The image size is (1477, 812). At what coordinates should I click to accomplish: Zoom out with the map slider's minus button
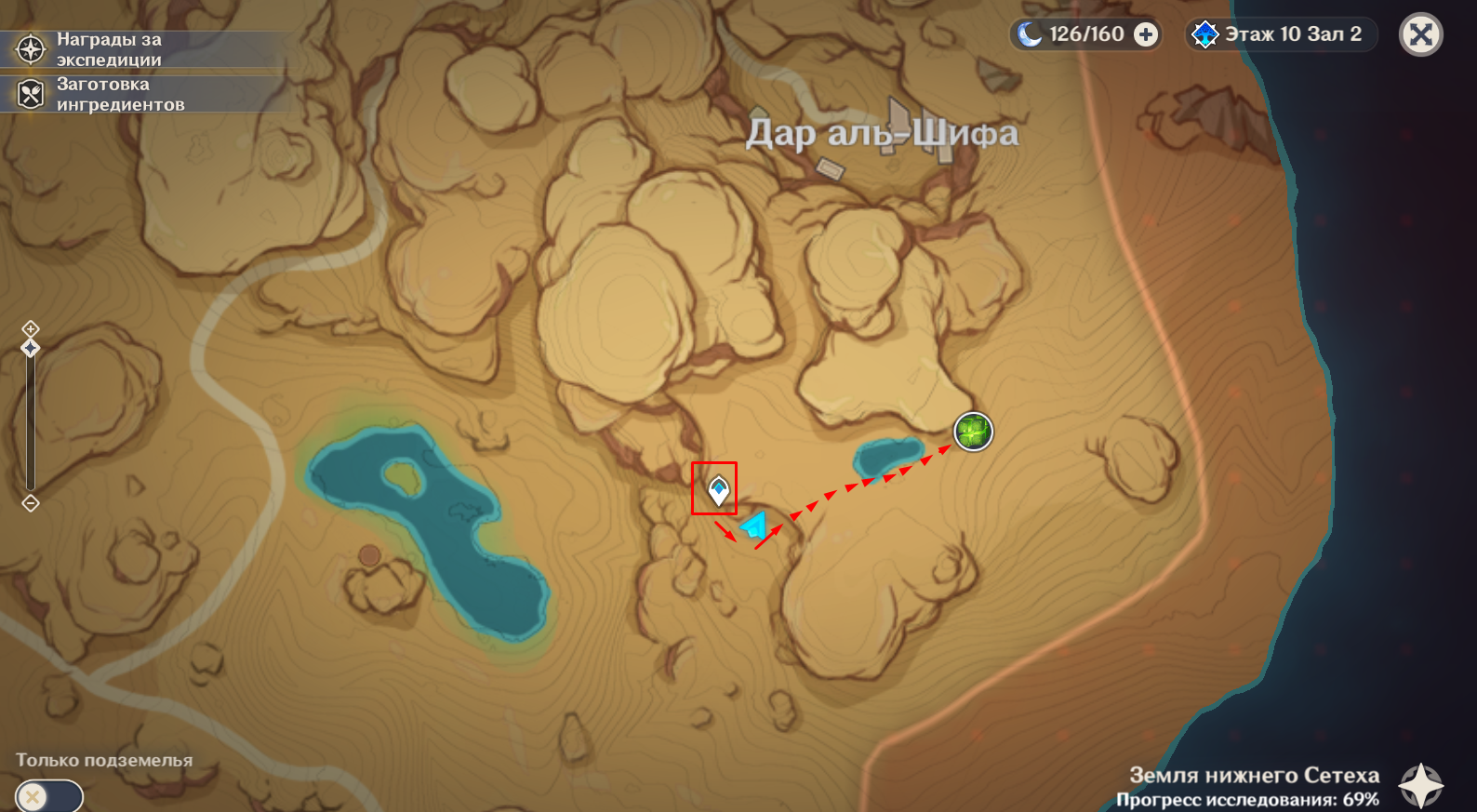pos(31,503)
